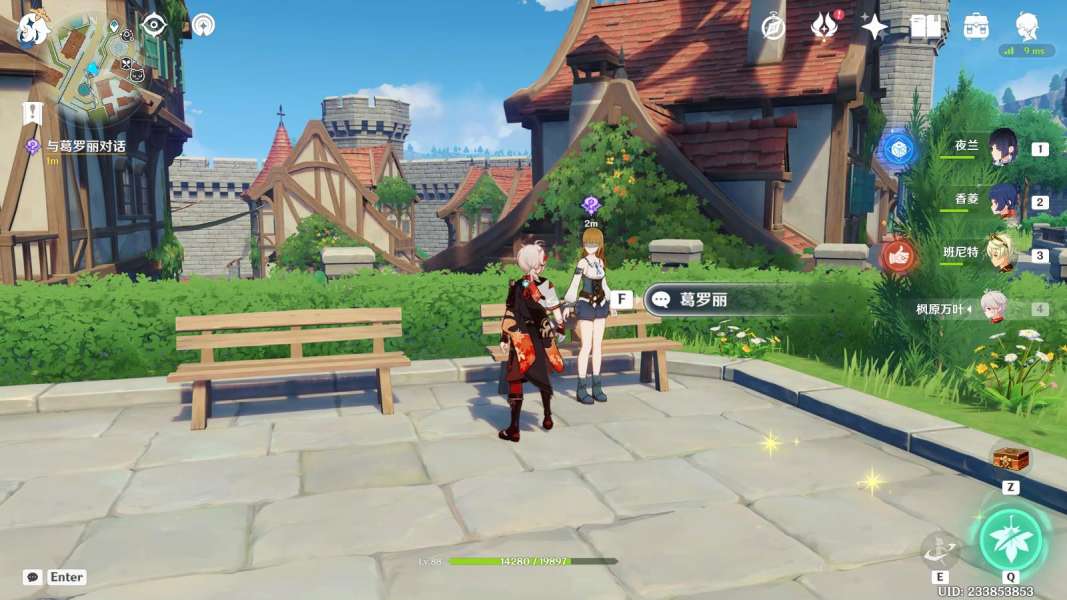The image size is (1067, 600).
Task: Switch to party member 夜兰
Action: (1002, 147)
